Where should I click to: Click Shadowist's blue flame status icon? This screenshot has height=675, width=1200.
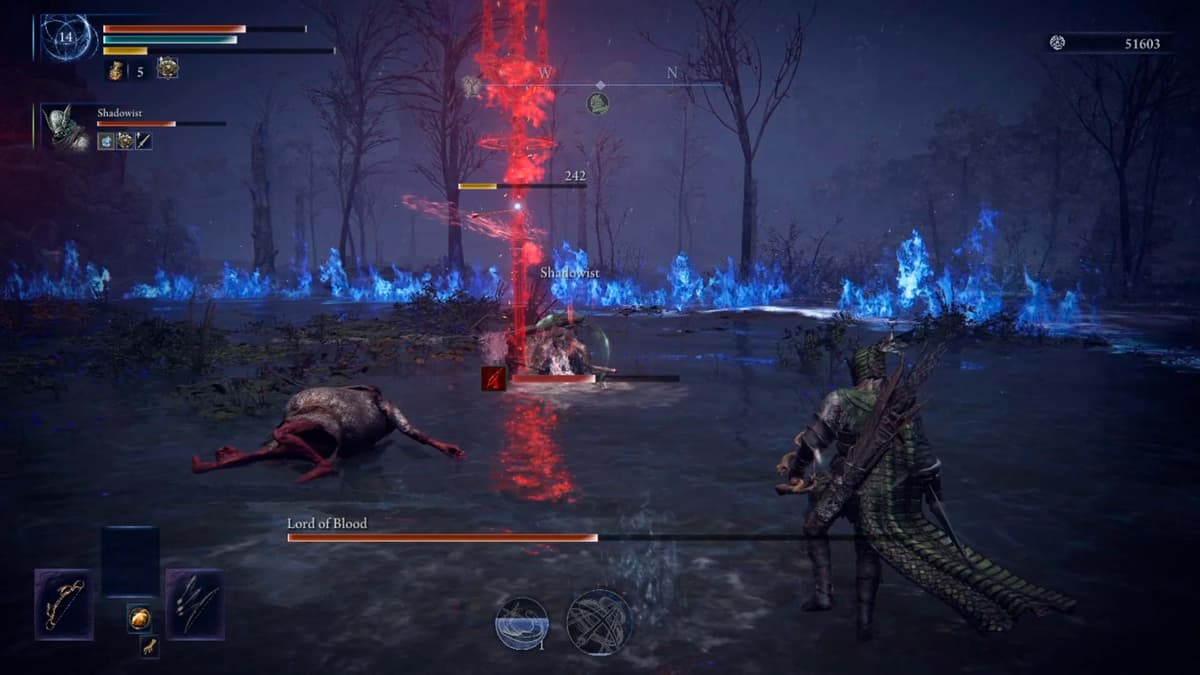106,141
